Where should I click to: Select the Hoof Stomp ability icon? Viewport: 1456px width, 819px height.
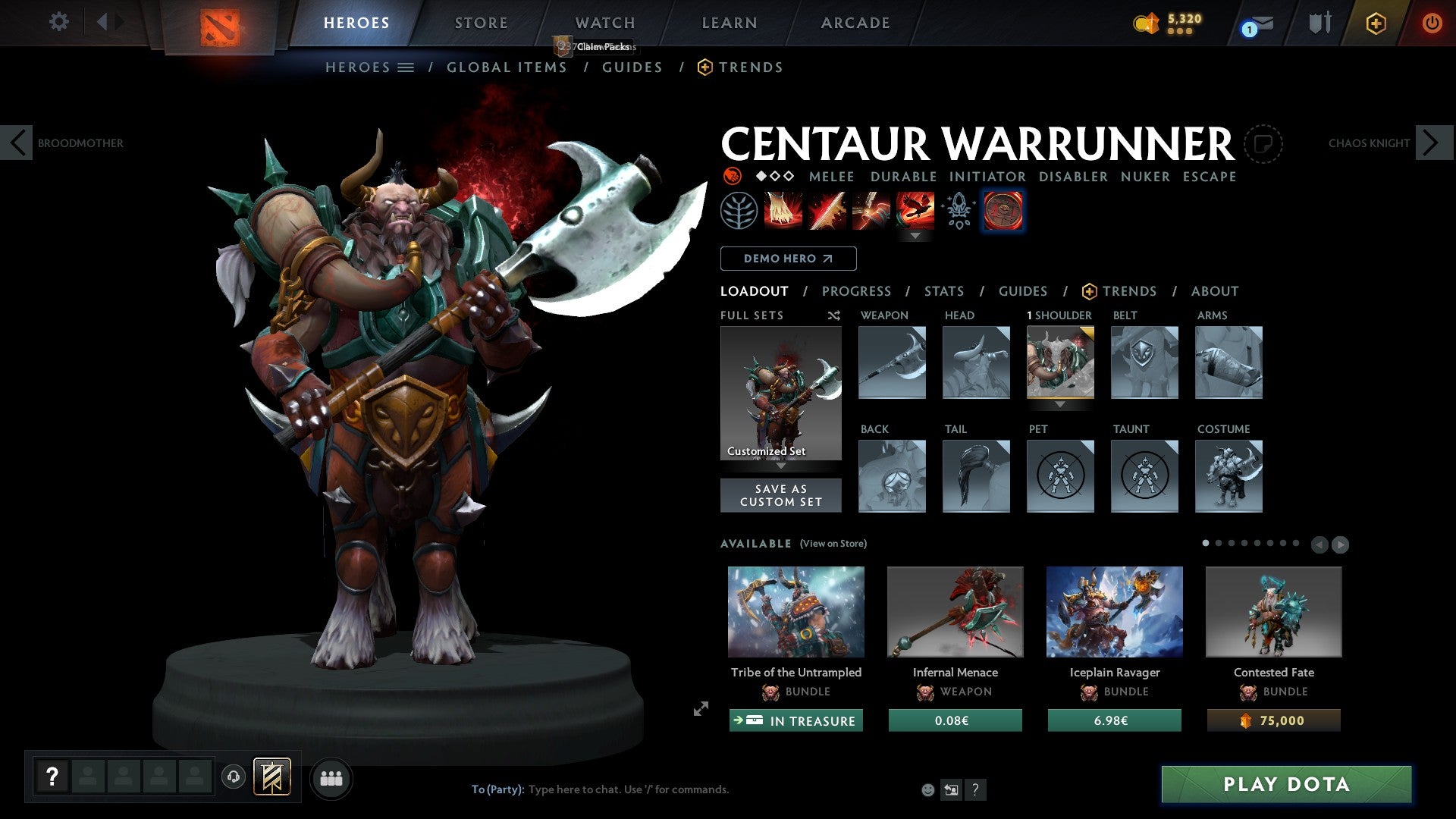click(785, 212)
